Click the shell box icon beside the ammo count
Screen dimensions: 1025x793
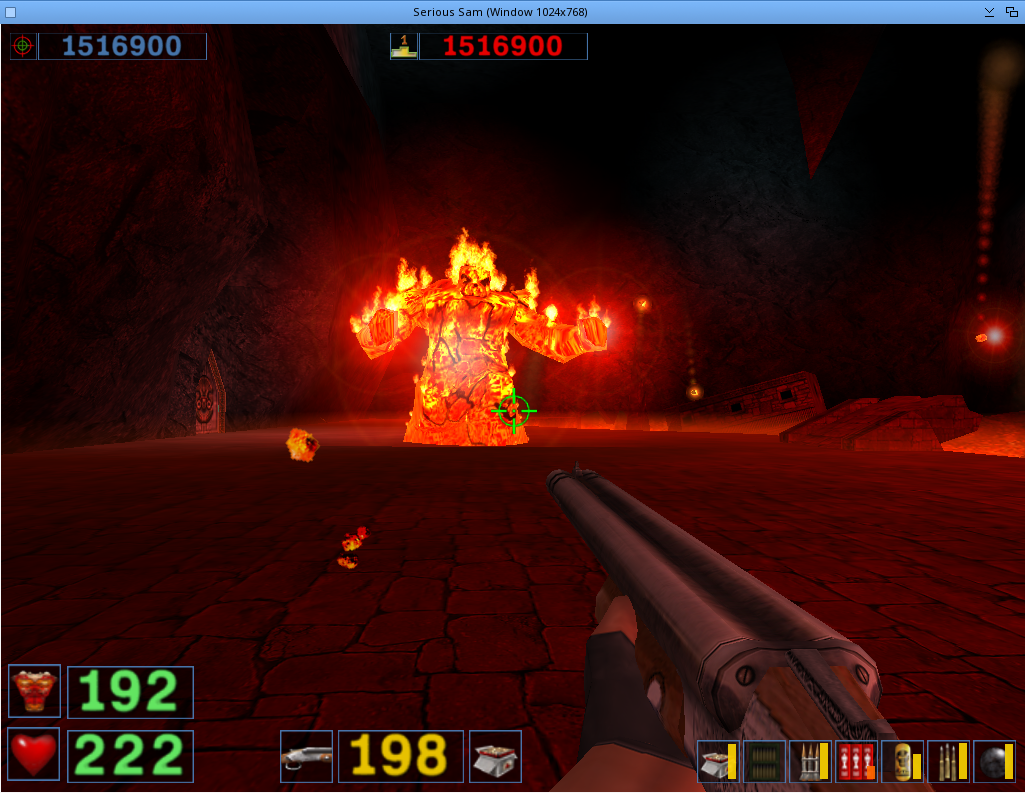pos(496,756)
